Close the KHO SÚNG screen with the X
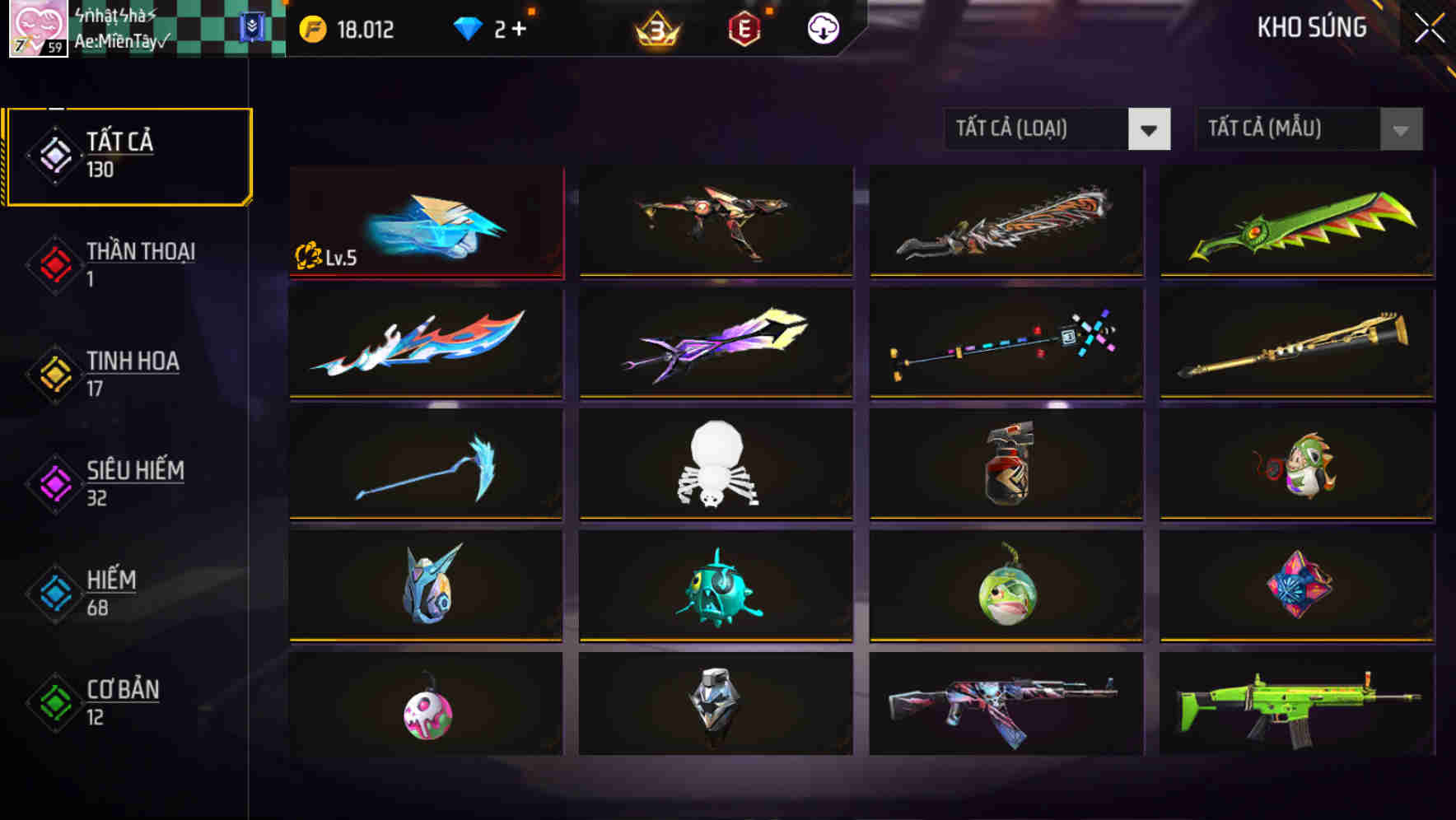The image size is (1456, 820). click(x=1429, y=27)
